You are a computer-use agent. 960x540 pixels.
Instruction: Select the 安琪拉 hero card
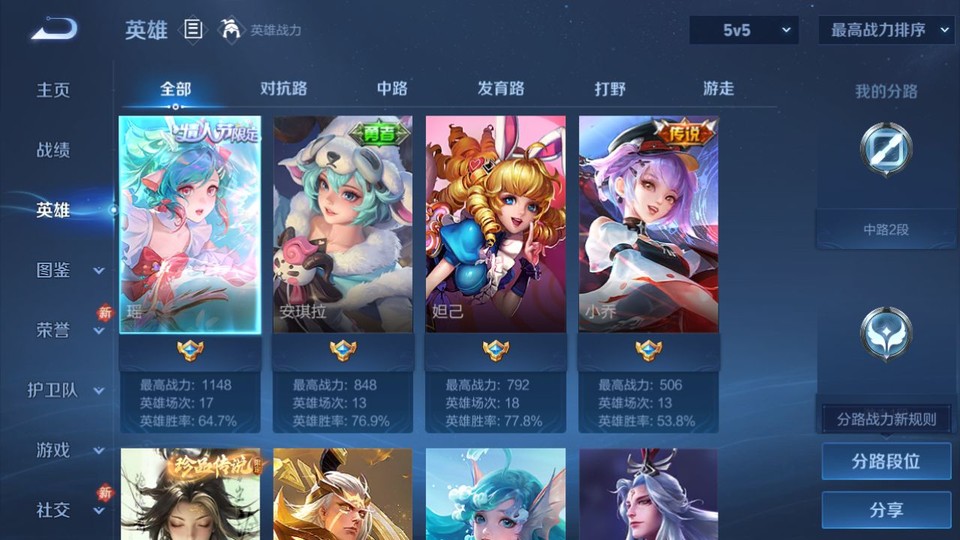[x=342, y=224]
